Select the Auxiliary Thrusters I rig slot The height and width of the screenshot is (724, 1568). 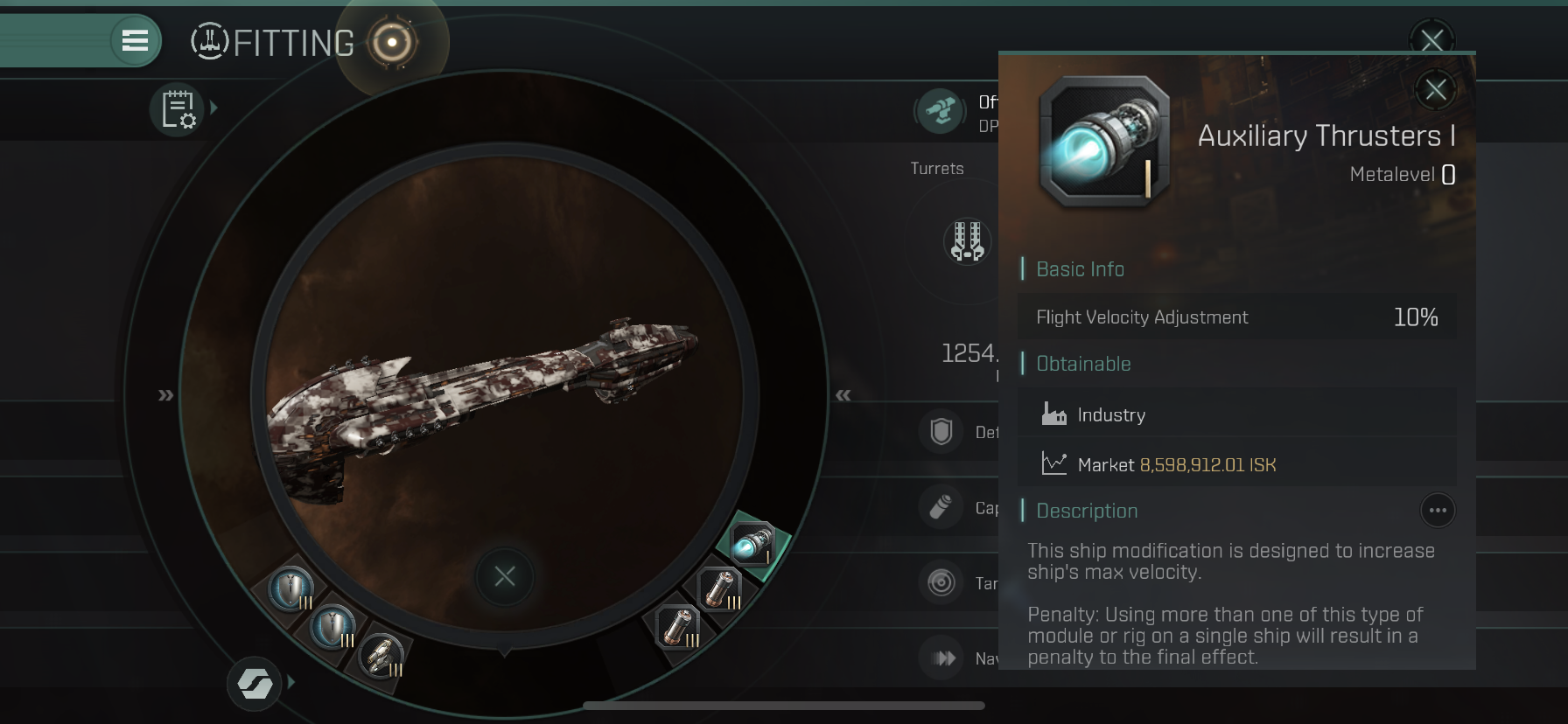click(x=752, y=543)
